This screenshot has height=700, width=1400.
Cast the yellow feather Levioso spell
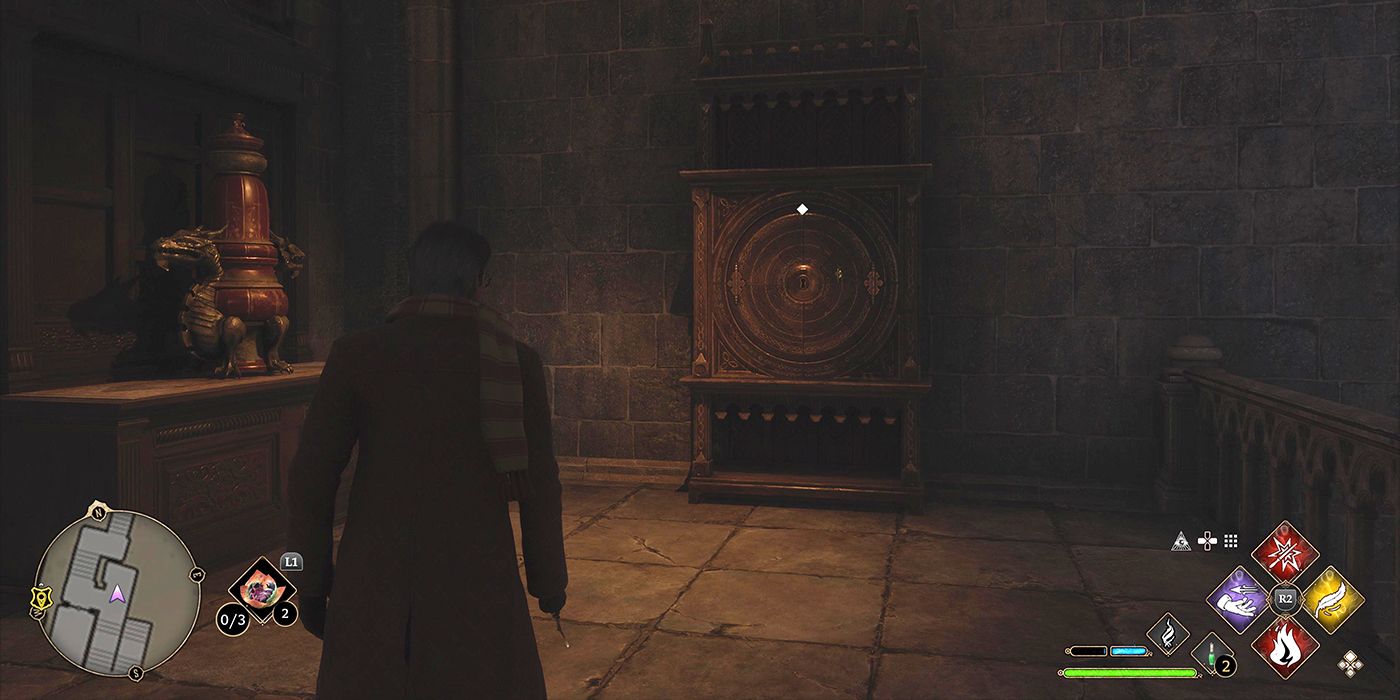point(1333,600)
